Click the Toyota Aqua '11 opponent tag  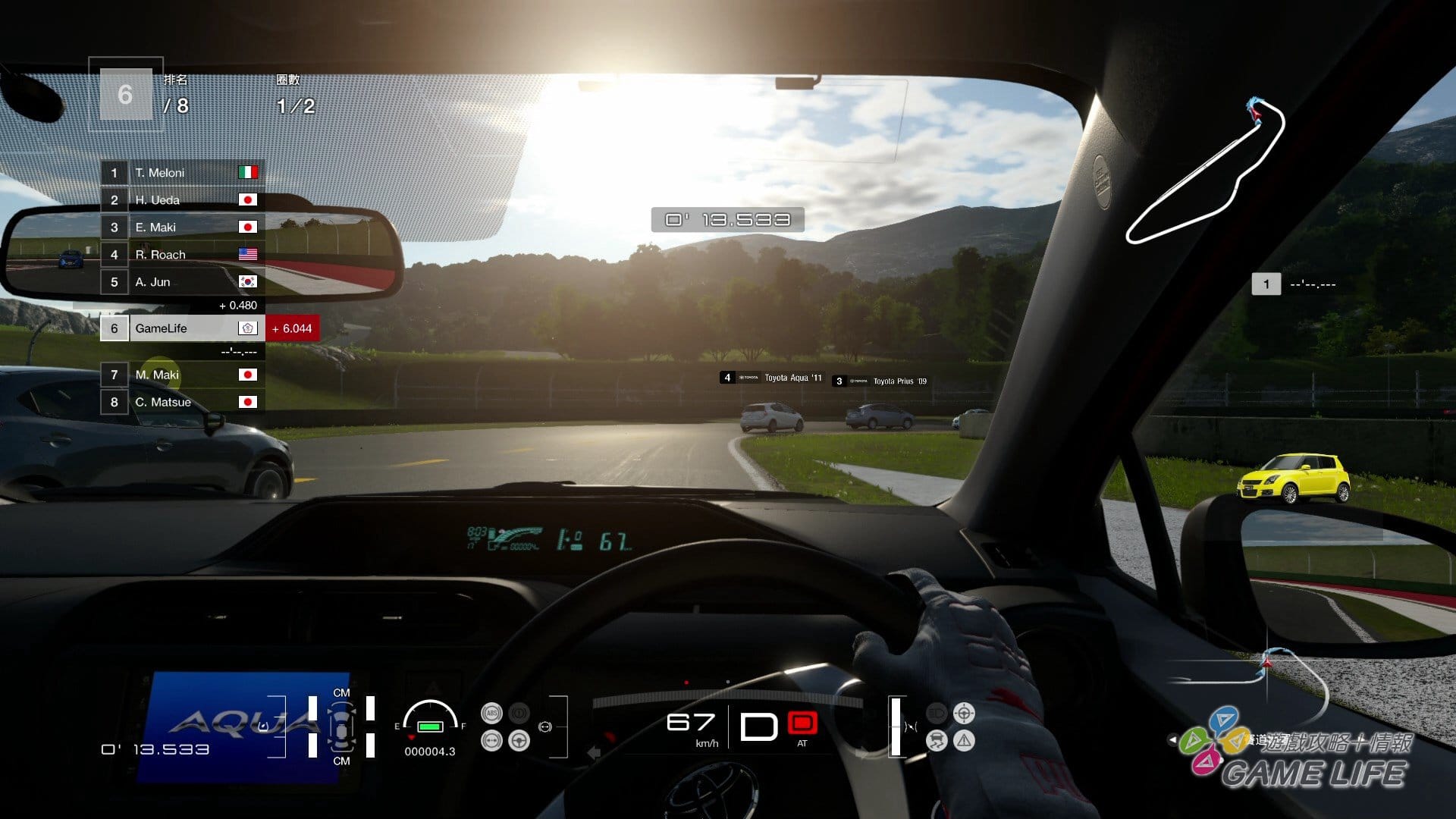click(x=772, y=378)
